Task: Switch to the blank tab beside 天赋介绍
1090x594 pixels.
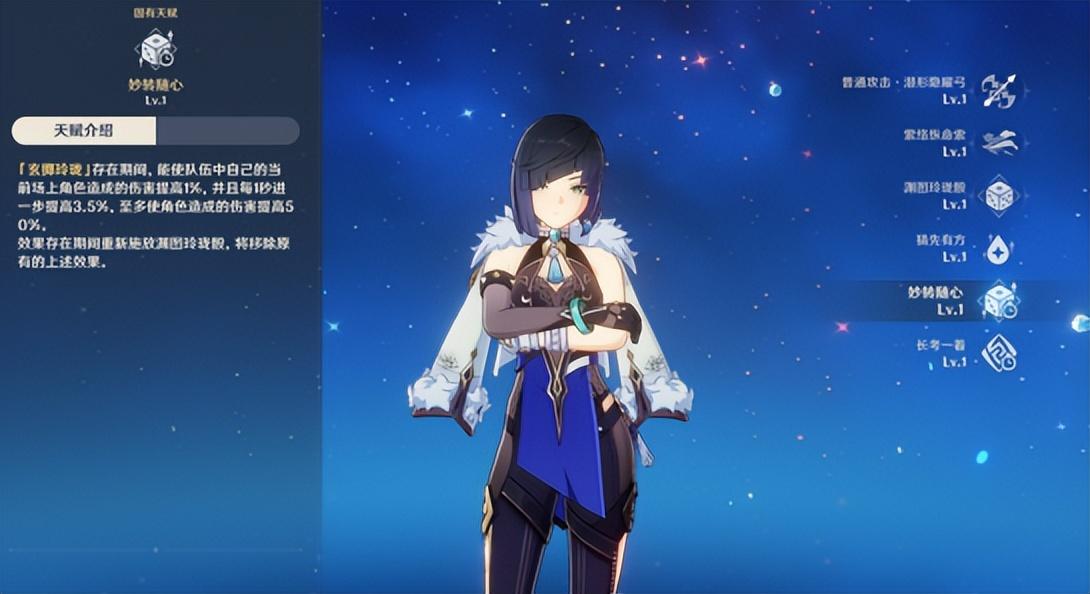Action: pyautogui.click(x=227, y=131)
